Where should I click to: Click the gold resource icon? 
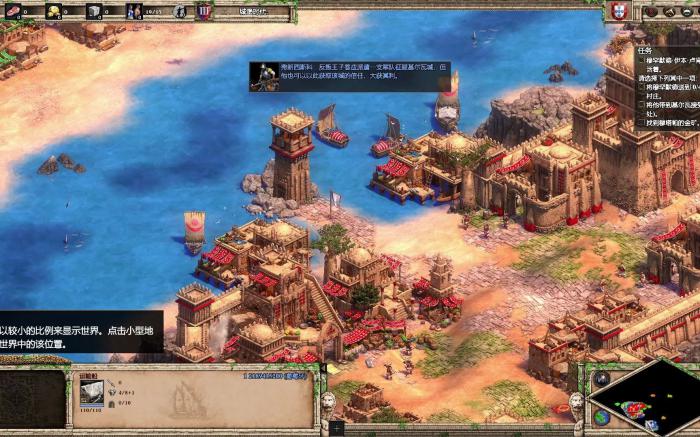pyautogui.click(x=53, y=11)
